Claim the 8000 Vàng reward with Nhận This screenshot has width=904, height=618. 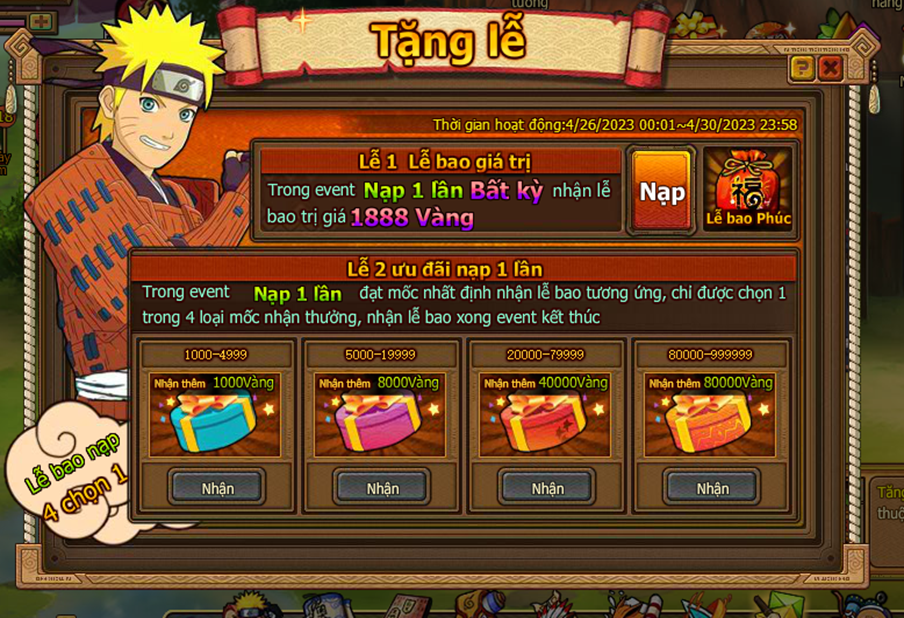(x=382, y=488)
